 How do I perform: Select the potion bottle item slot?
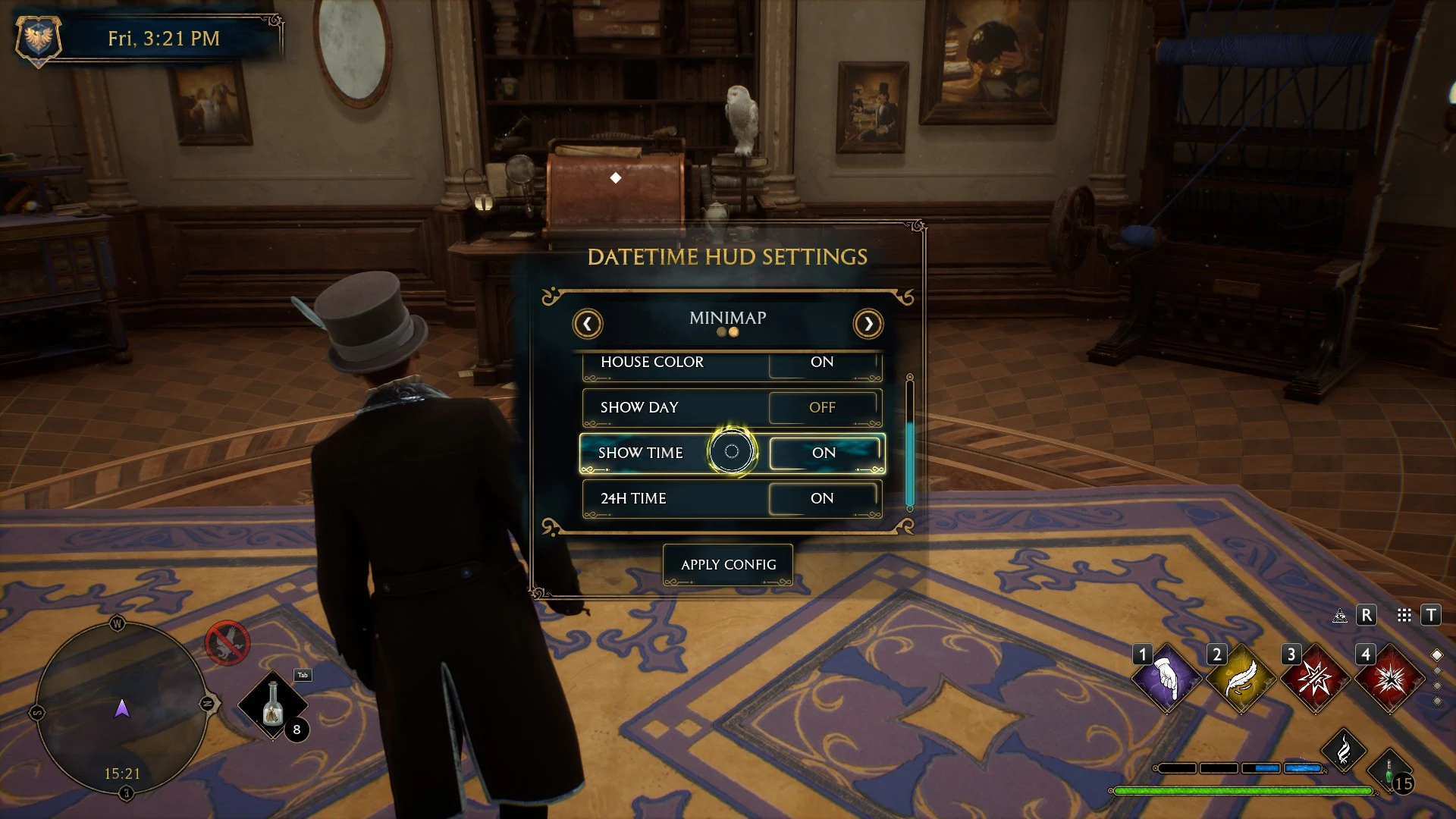pyautogui.click(x=273, y=705)
